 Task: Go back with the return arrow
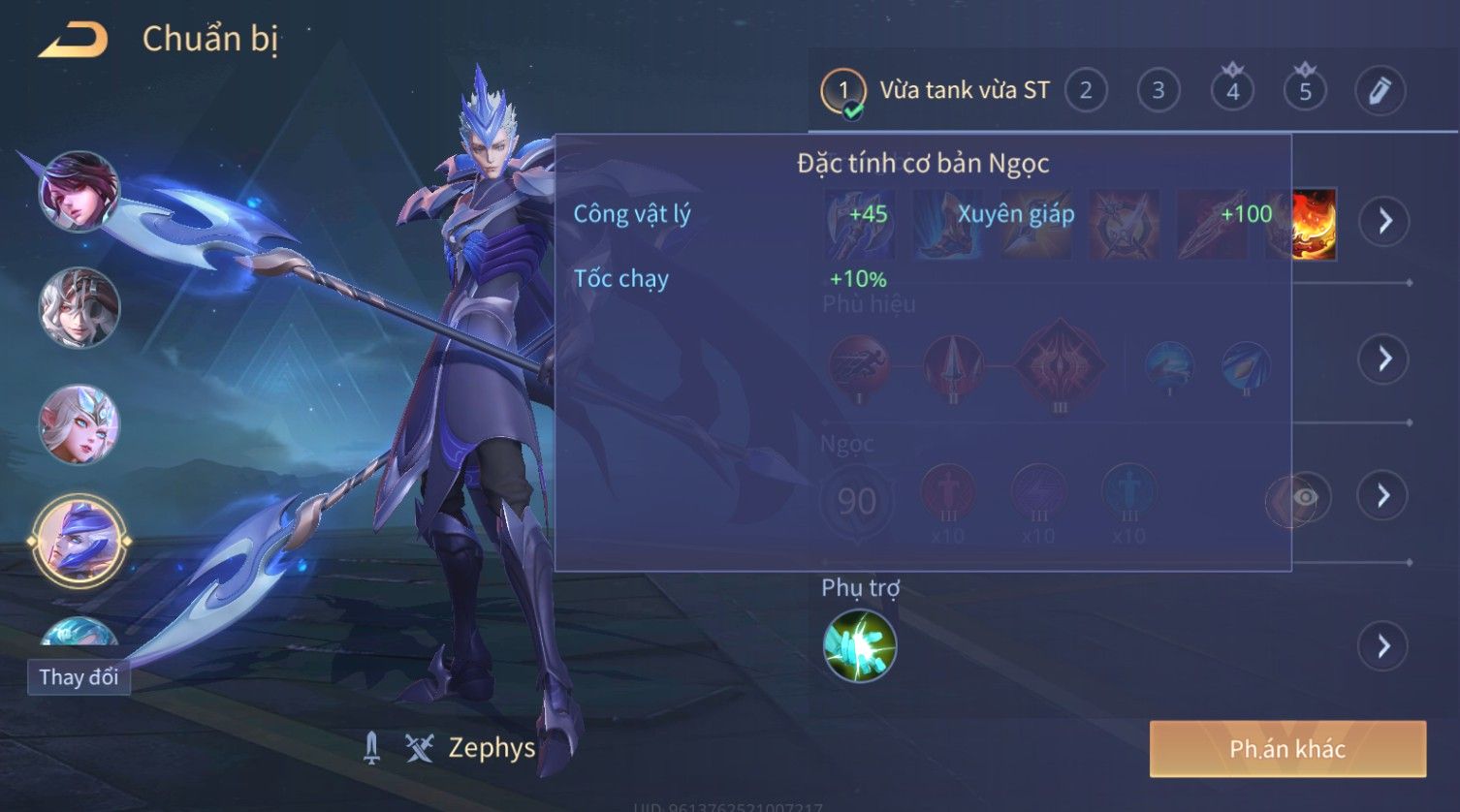(73, 41)
